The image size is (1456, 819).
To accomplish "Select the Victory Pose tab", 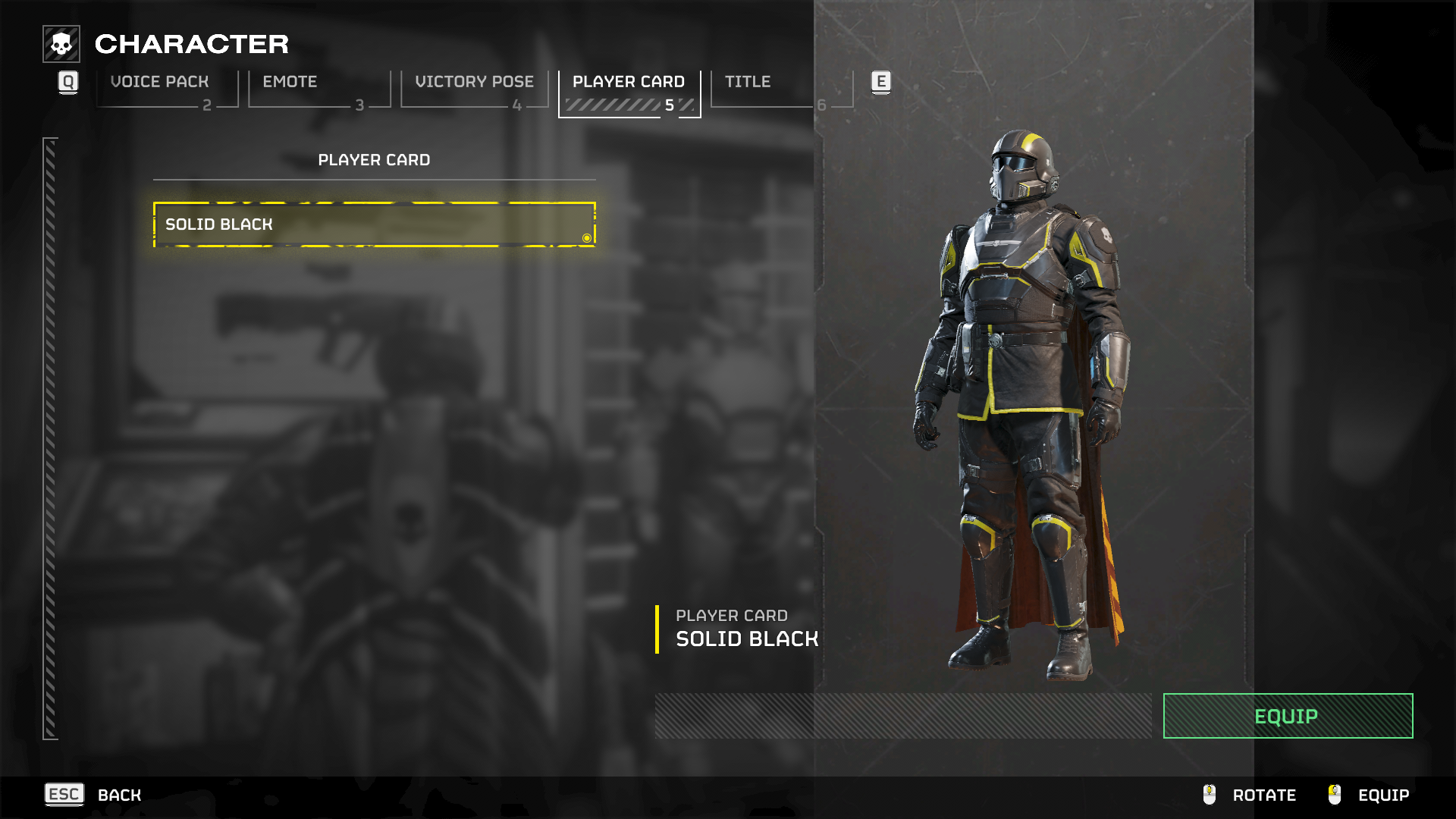I will point(474,89).
